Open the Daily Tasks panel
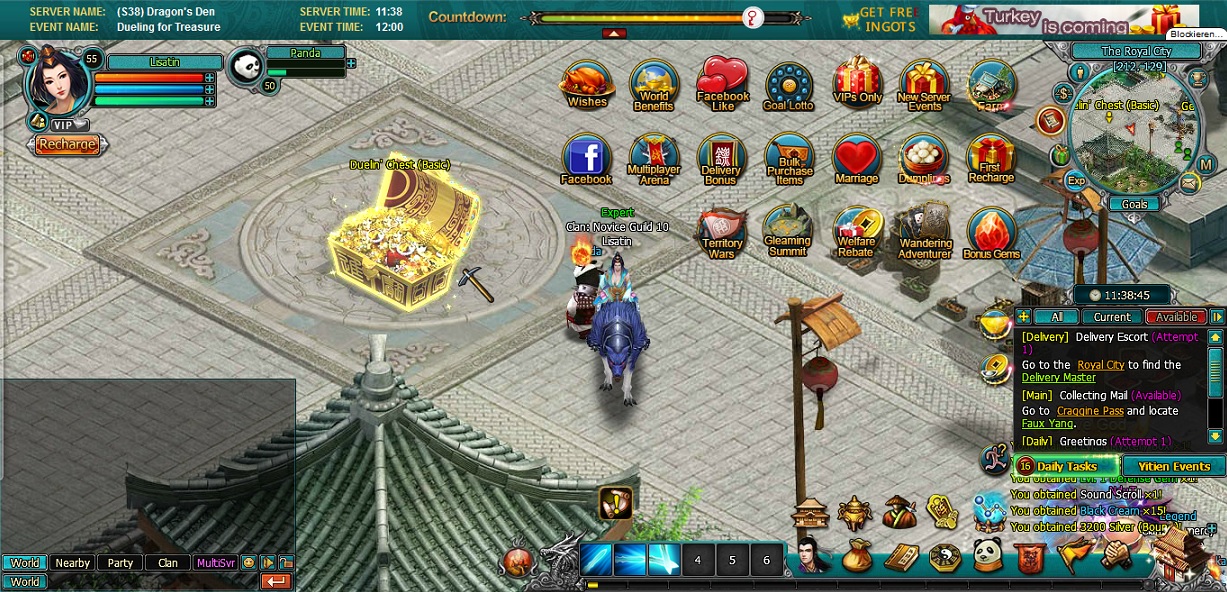 click(1066, 466)
